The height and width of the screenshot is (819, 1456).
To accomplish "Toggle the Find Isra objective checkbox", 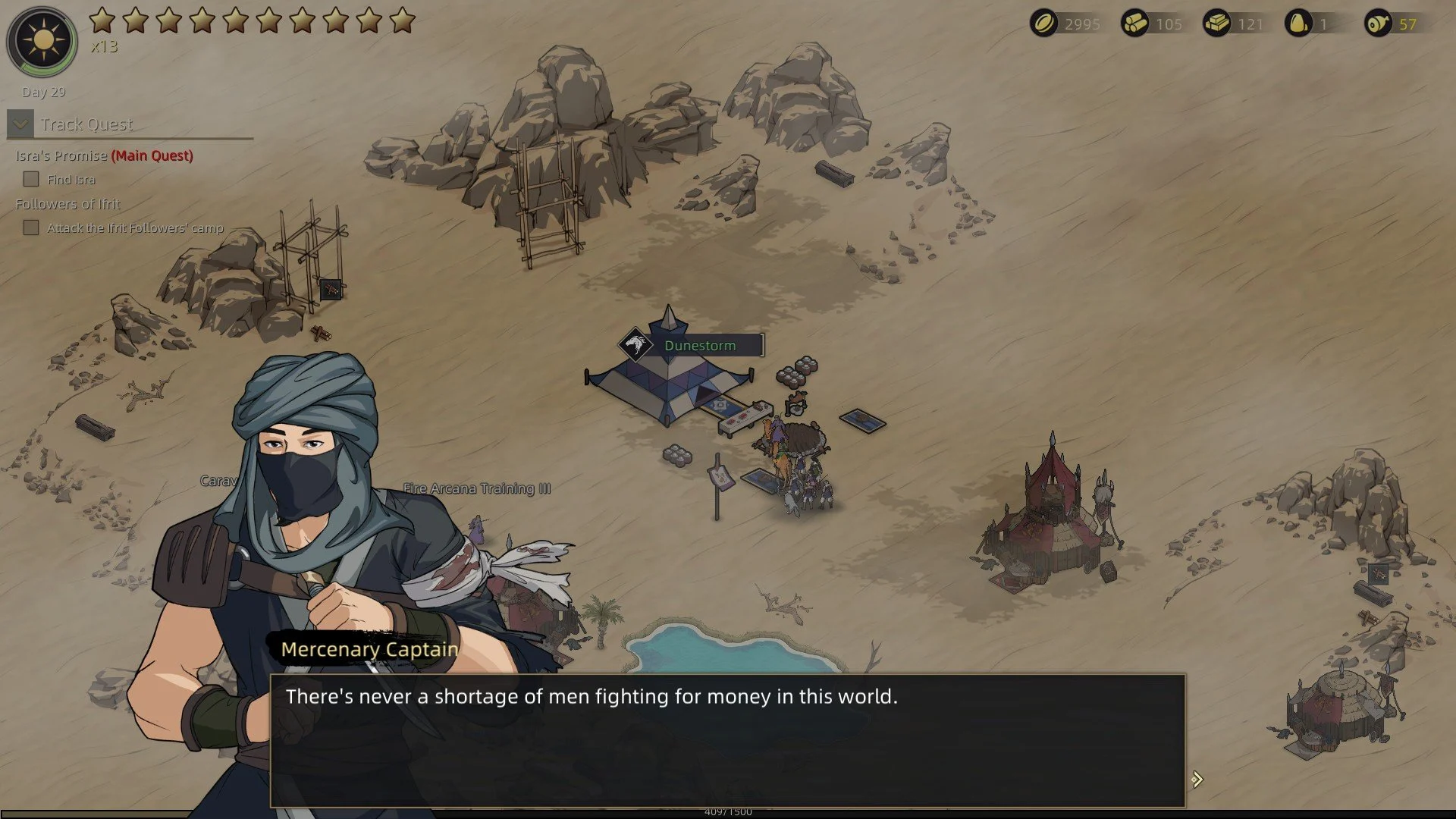I will point(31,180).
